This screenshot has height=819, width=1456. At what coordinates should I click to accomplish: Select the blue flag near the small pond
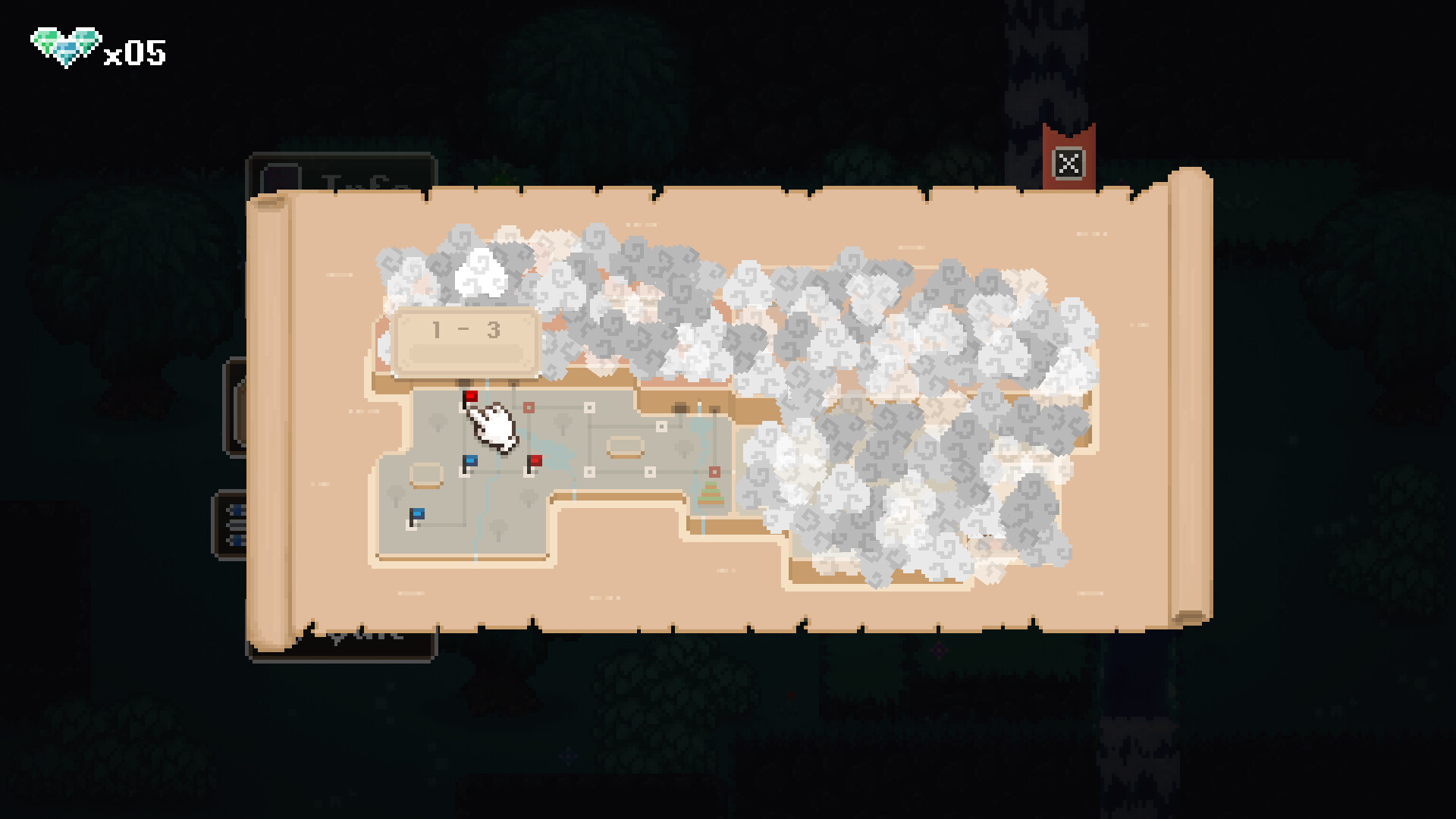470,461
